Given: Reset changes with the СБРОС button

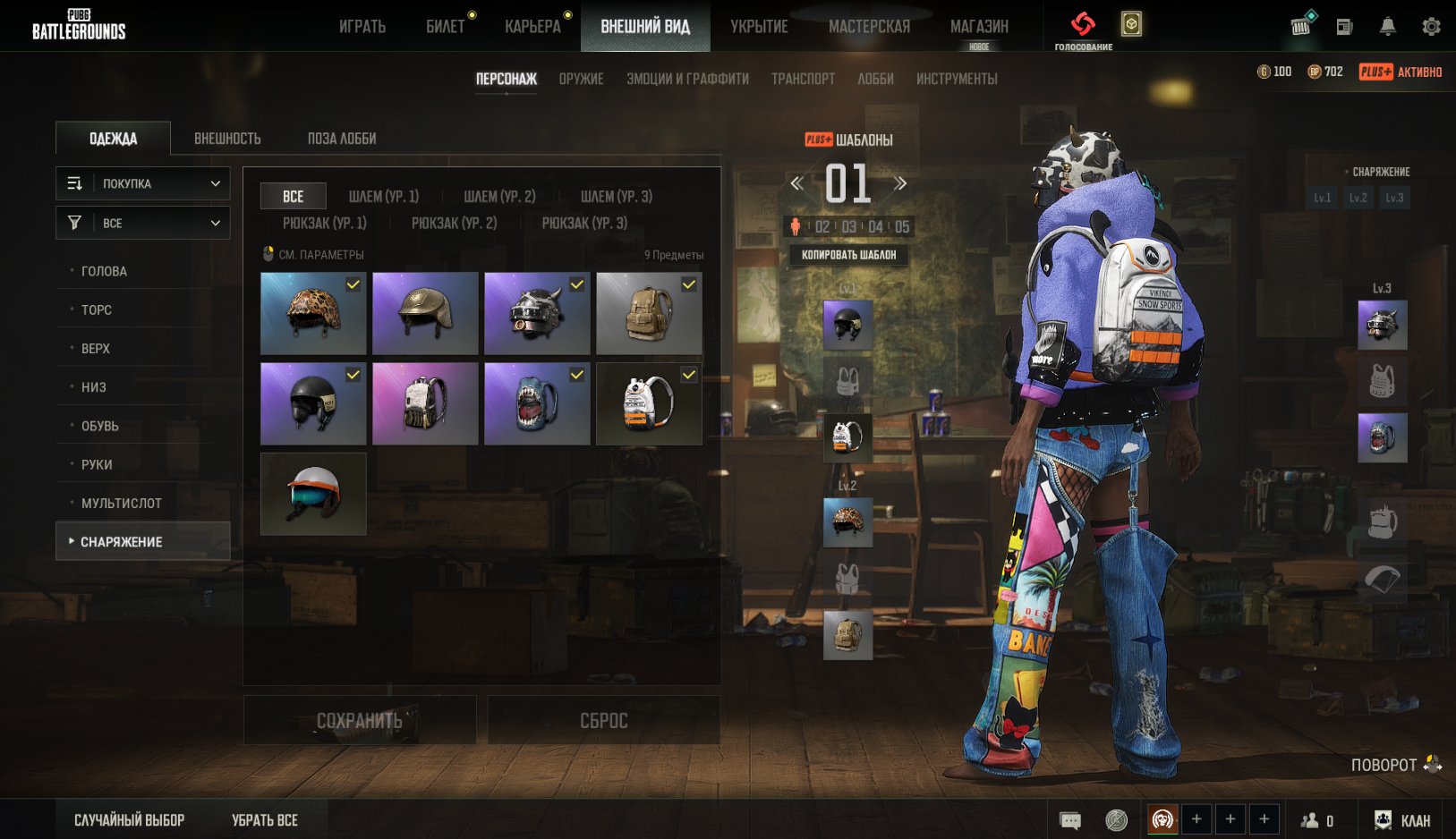Looking at the screenshot, I should coord(604,720).
